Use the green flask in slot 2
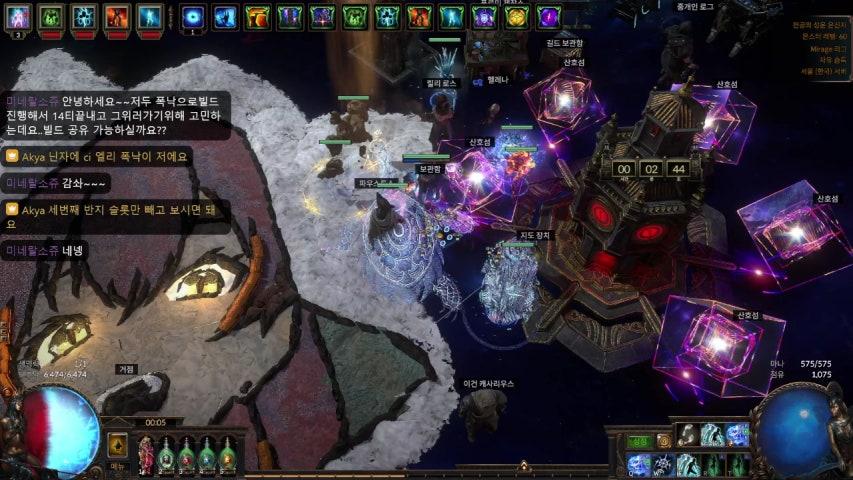The image size is (853, 480). (167, 455)
